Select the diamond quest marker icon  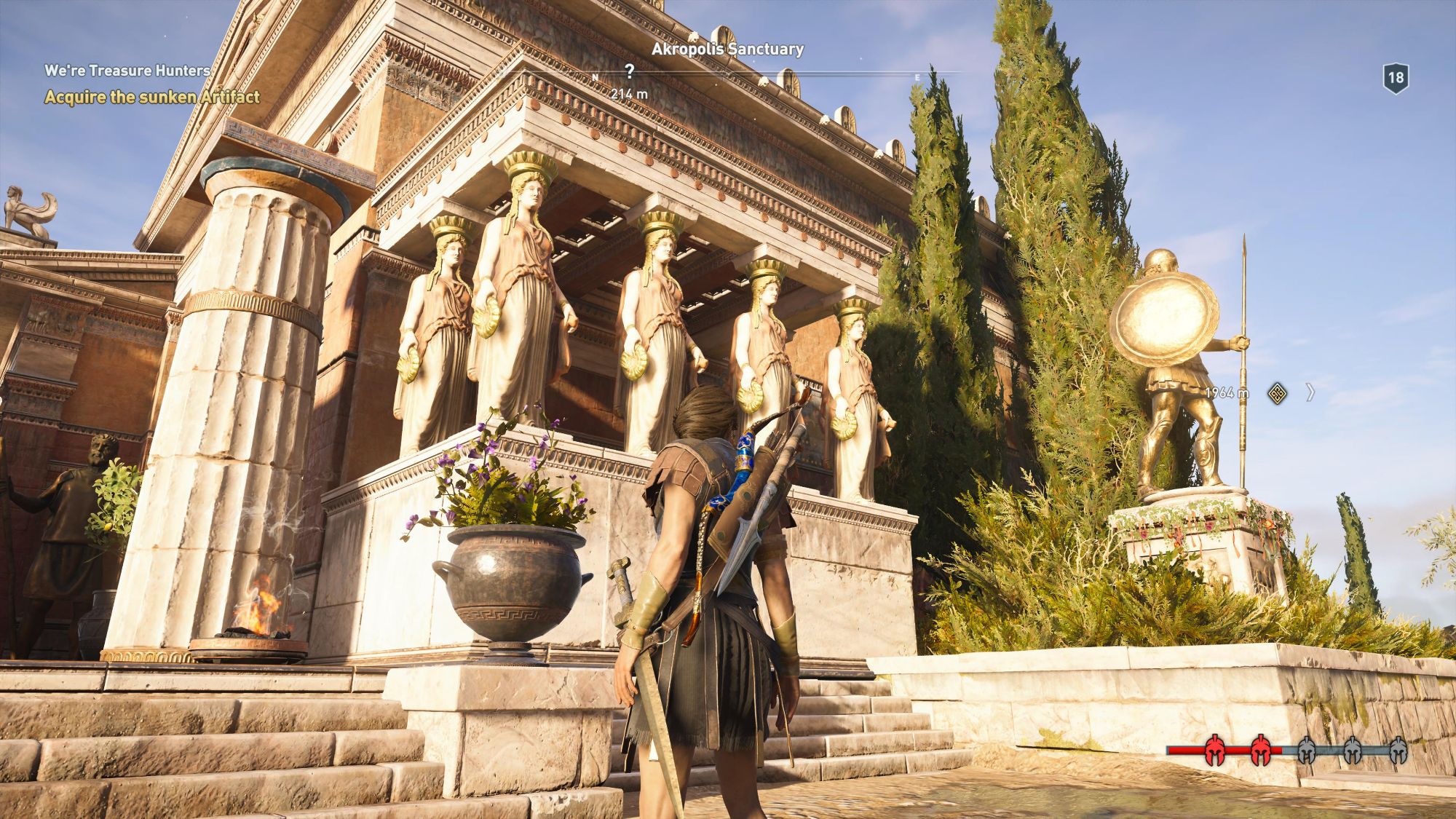(x=1277, y=393)
